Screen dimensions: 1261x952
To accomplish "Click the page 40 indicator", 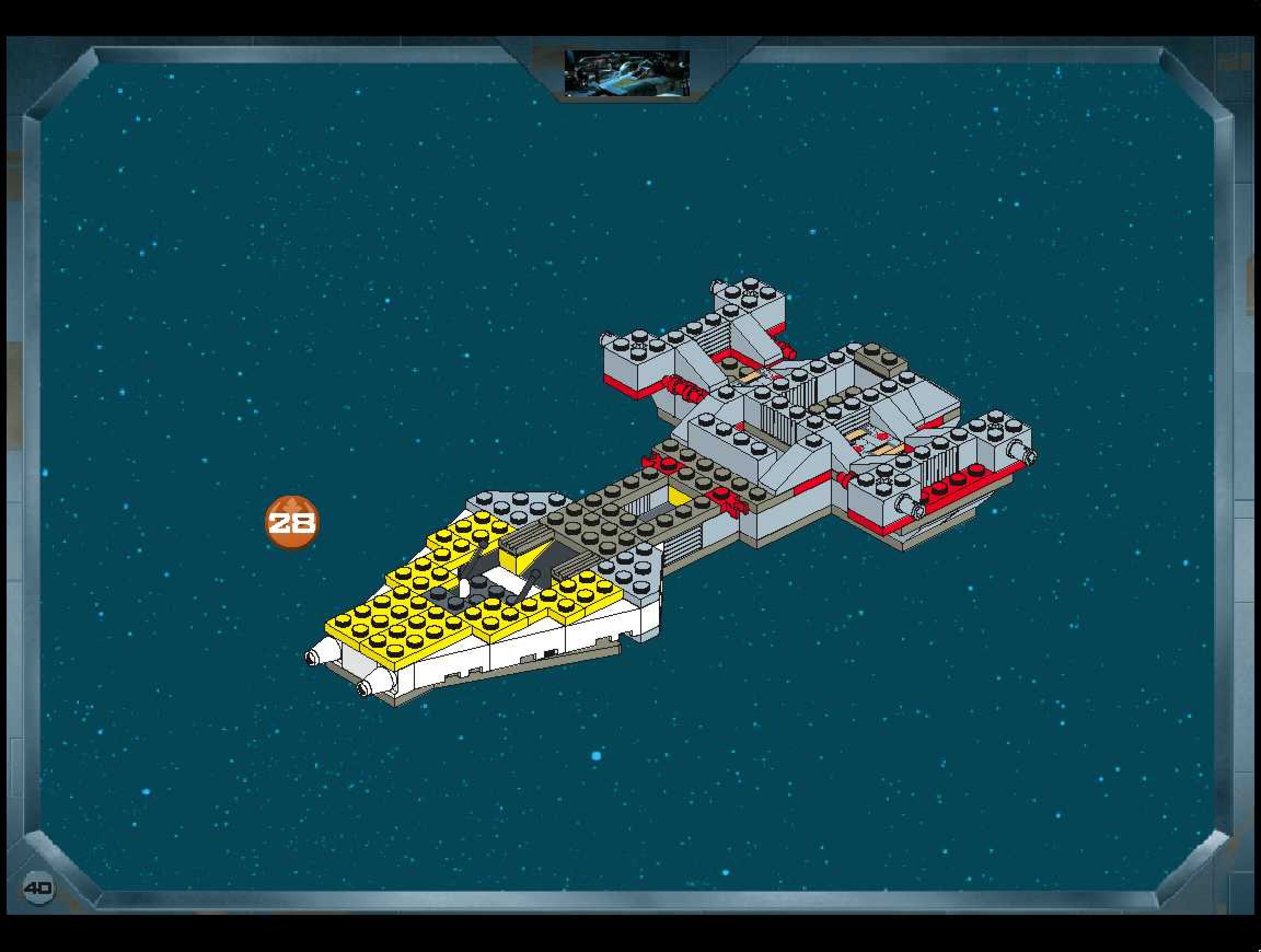I will tap(39, 887).
